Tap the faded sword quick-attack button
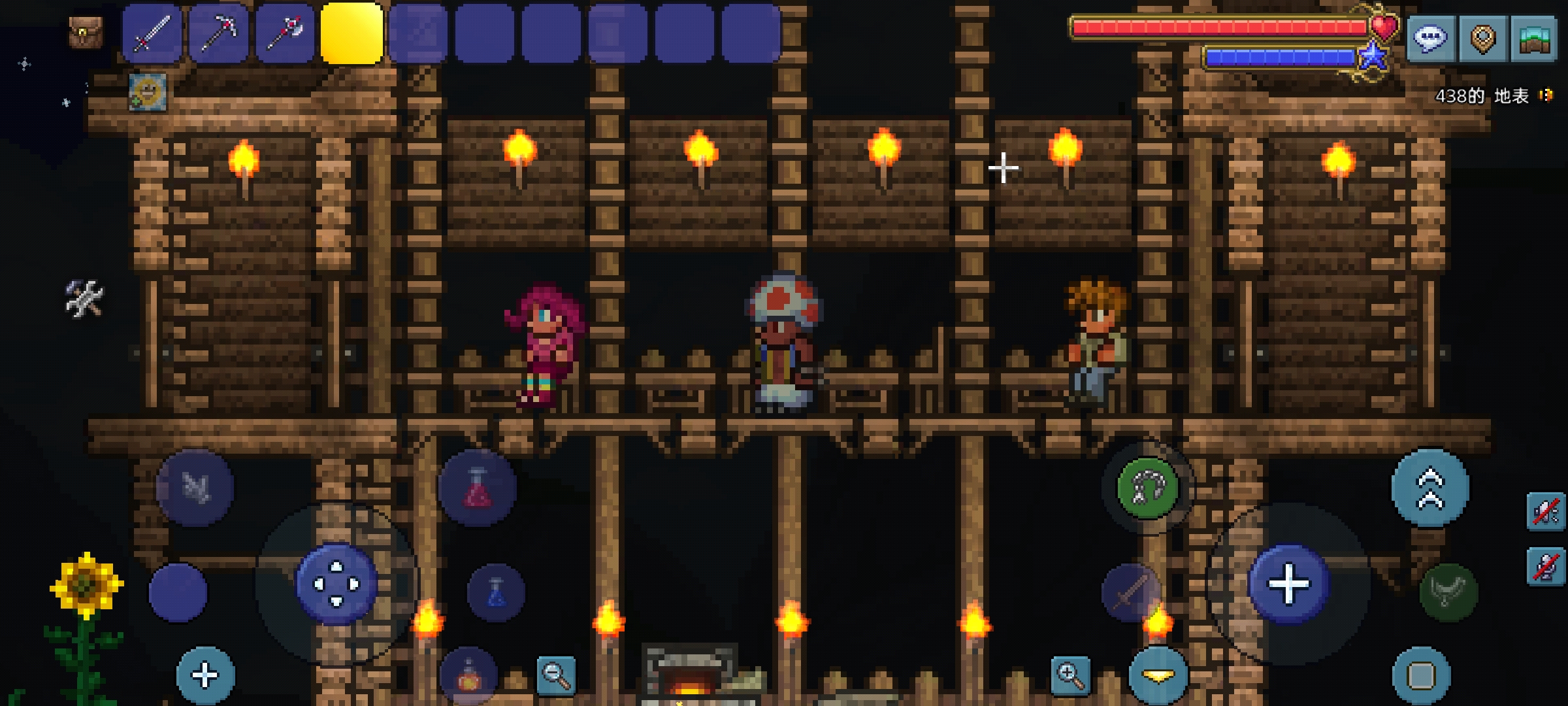The height and width of the screenshot is (706, 1568). point(1131,593)
